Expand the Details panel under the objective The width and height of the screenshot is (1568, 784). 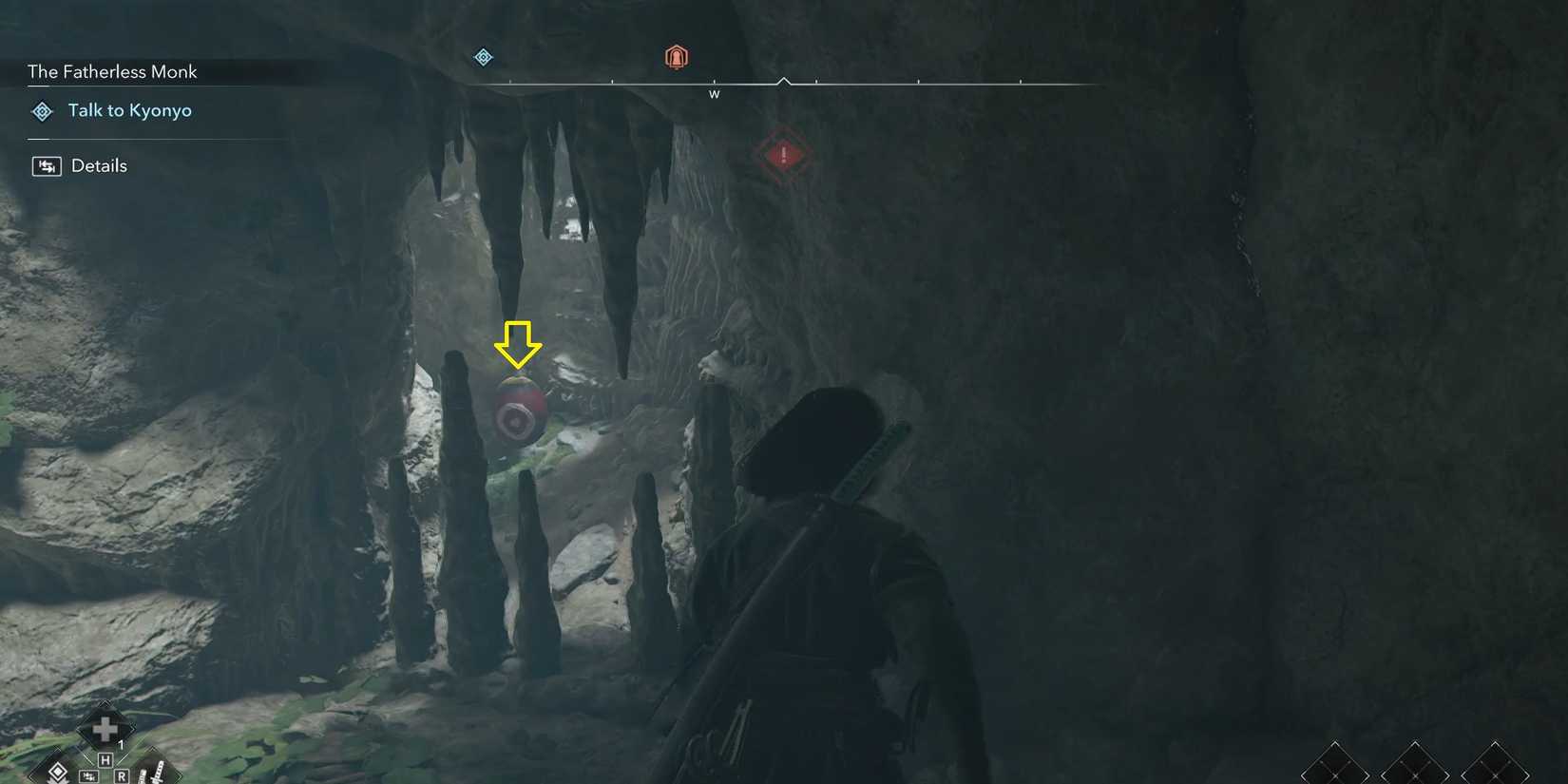coord(98,165)
